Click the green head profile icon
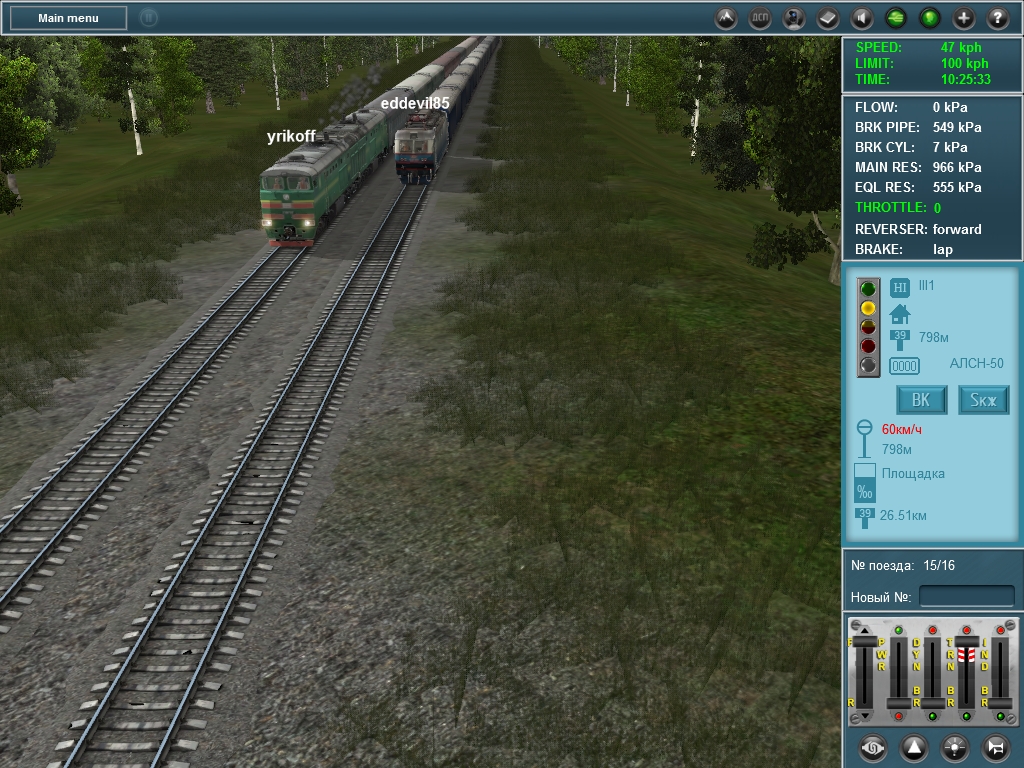1024x768 pixels. point(930,18)
